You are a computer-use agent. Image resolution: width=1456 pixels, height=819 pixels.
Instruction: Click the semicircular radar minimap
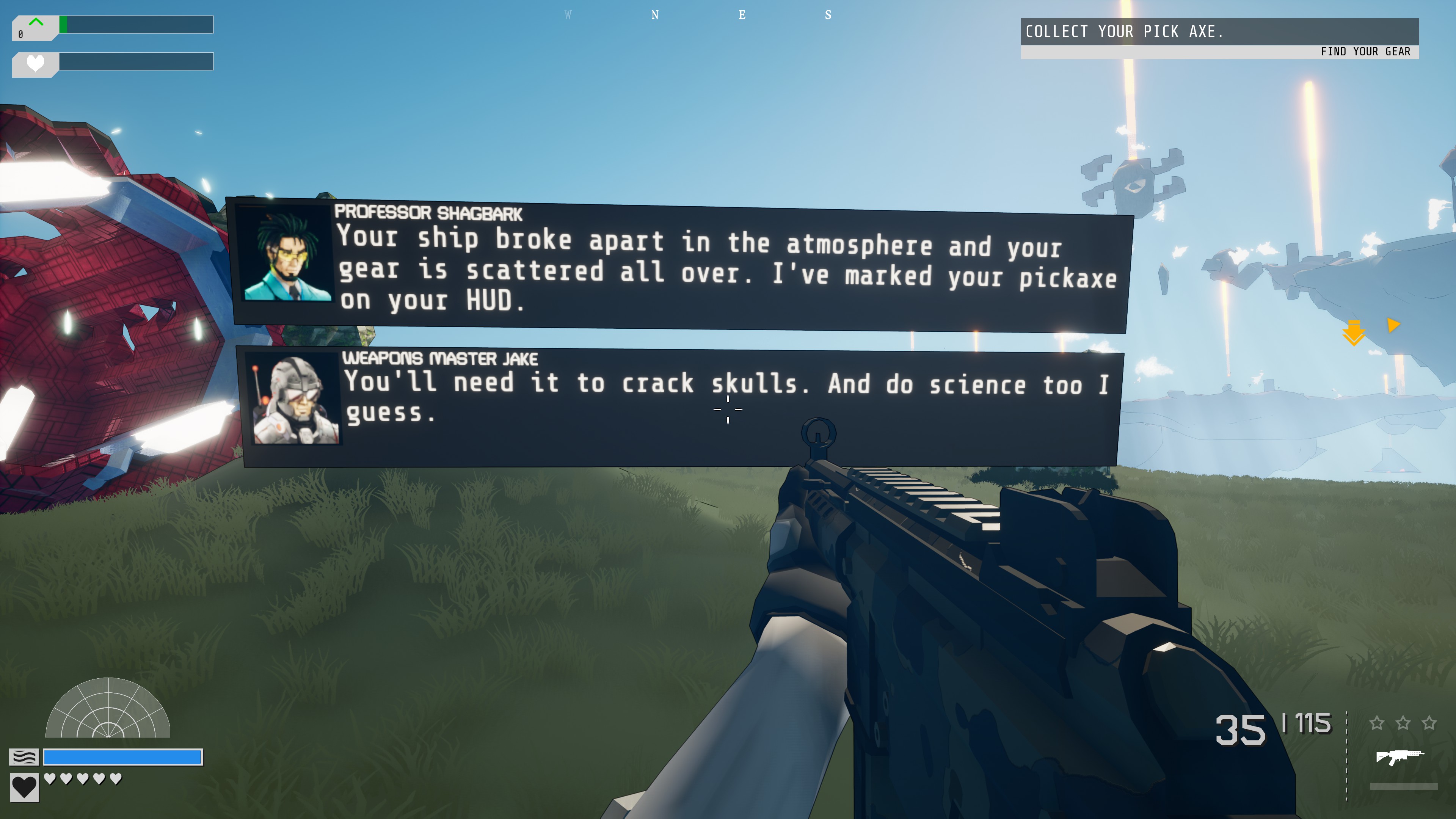point(107,709)
